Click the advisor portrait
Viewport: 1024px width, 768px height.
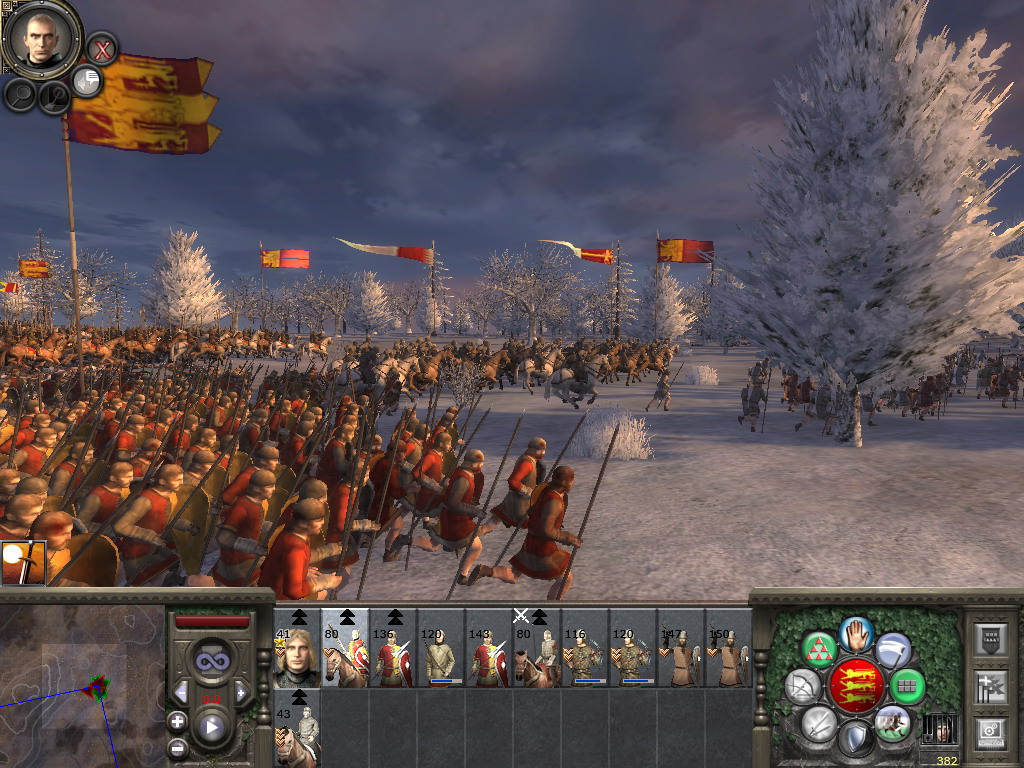[x=42, y=36]
